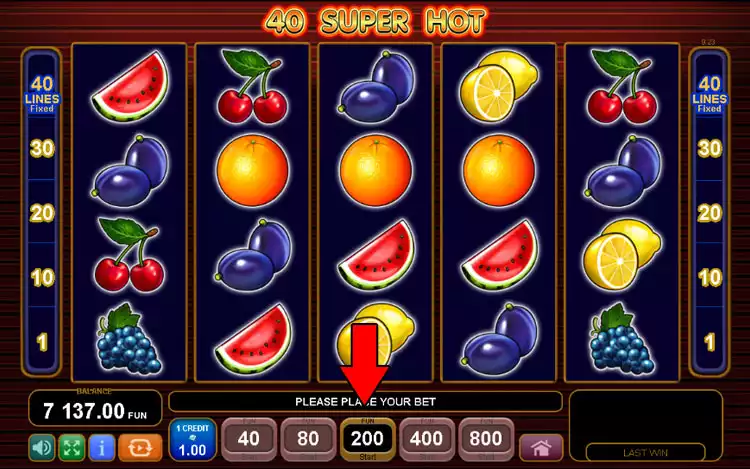Select the 400 bet amount
Image resolution: width=750 pixels, height=469 pixels.
426,438
